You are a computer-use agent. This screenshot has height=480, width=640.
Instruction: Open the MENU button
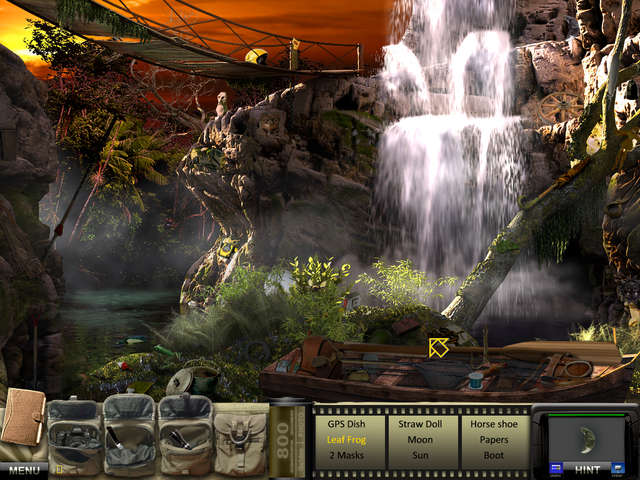click(x=25, y=469)
